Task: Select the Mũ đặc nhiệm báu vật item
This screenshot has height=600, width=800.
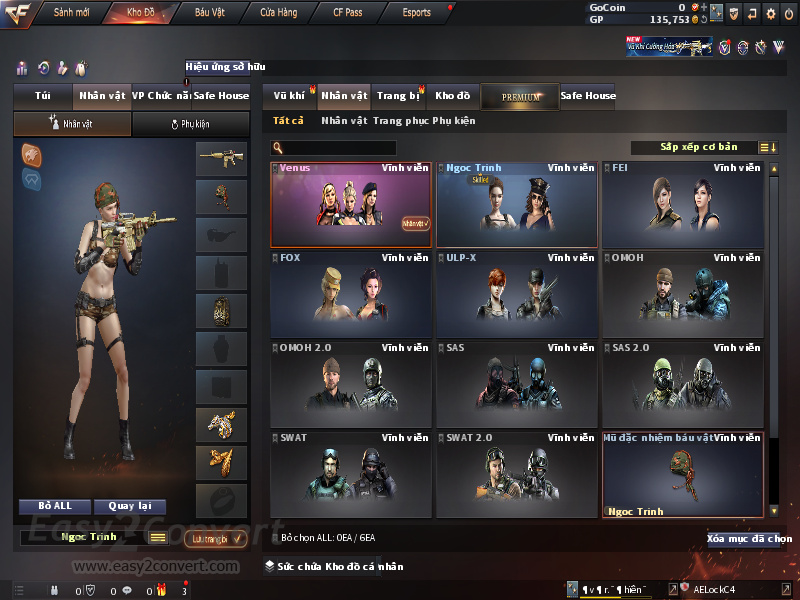Action: (683, 474)
